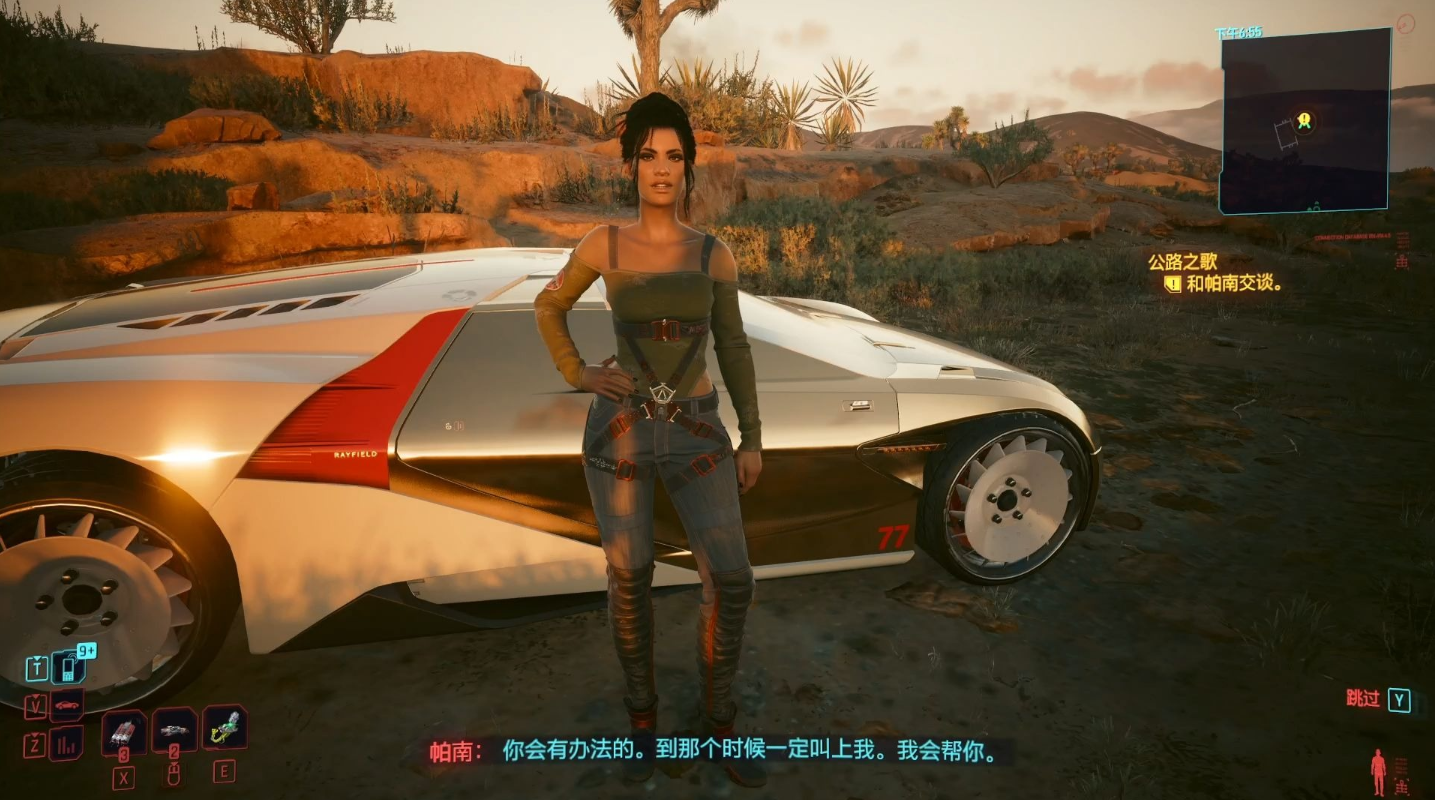Open the phone with 9+ notifications
The image size is (1435, 800).
(x=69, y=666)
